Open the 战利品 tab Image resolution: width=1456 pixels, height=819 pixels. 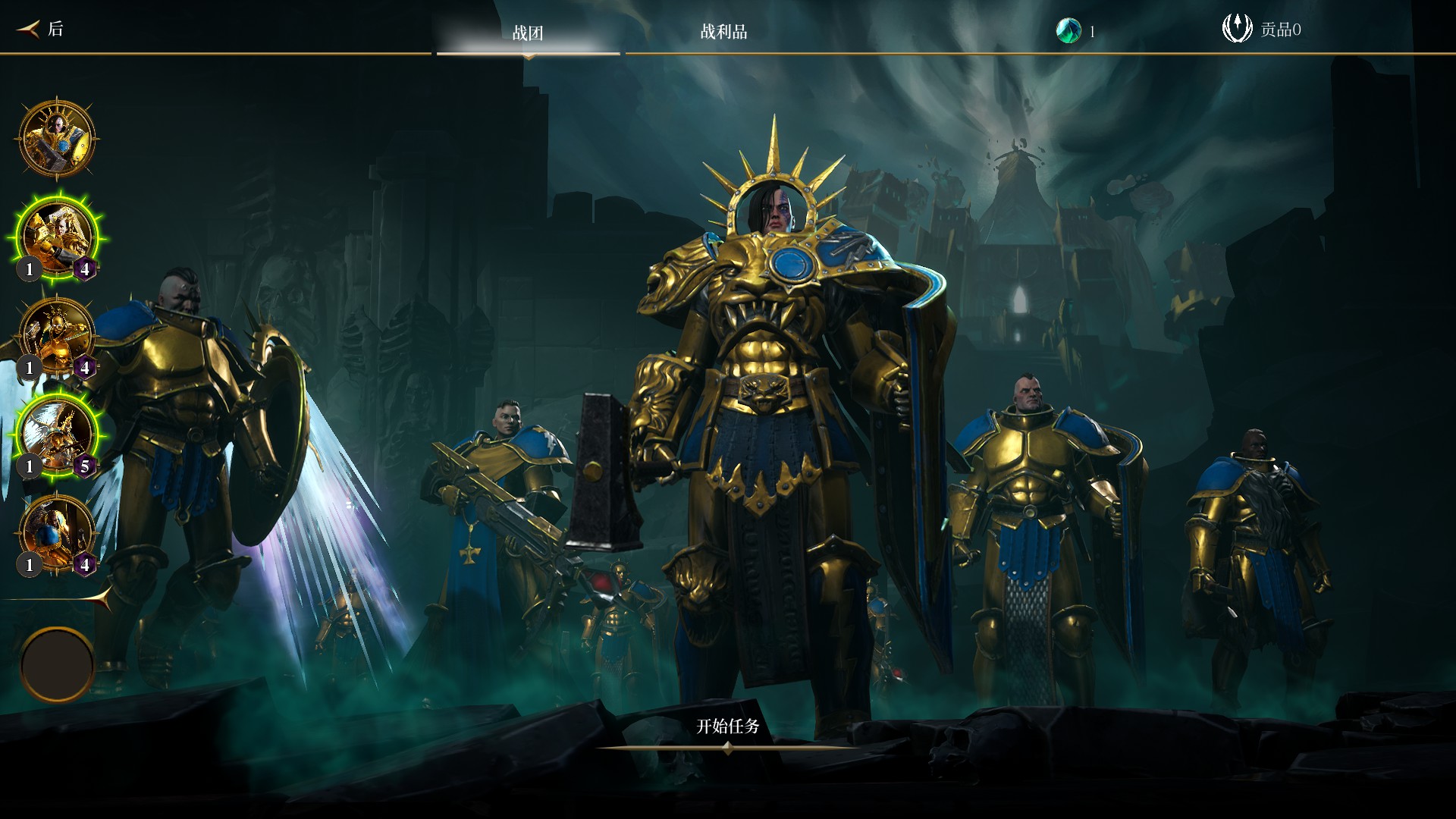723,32
